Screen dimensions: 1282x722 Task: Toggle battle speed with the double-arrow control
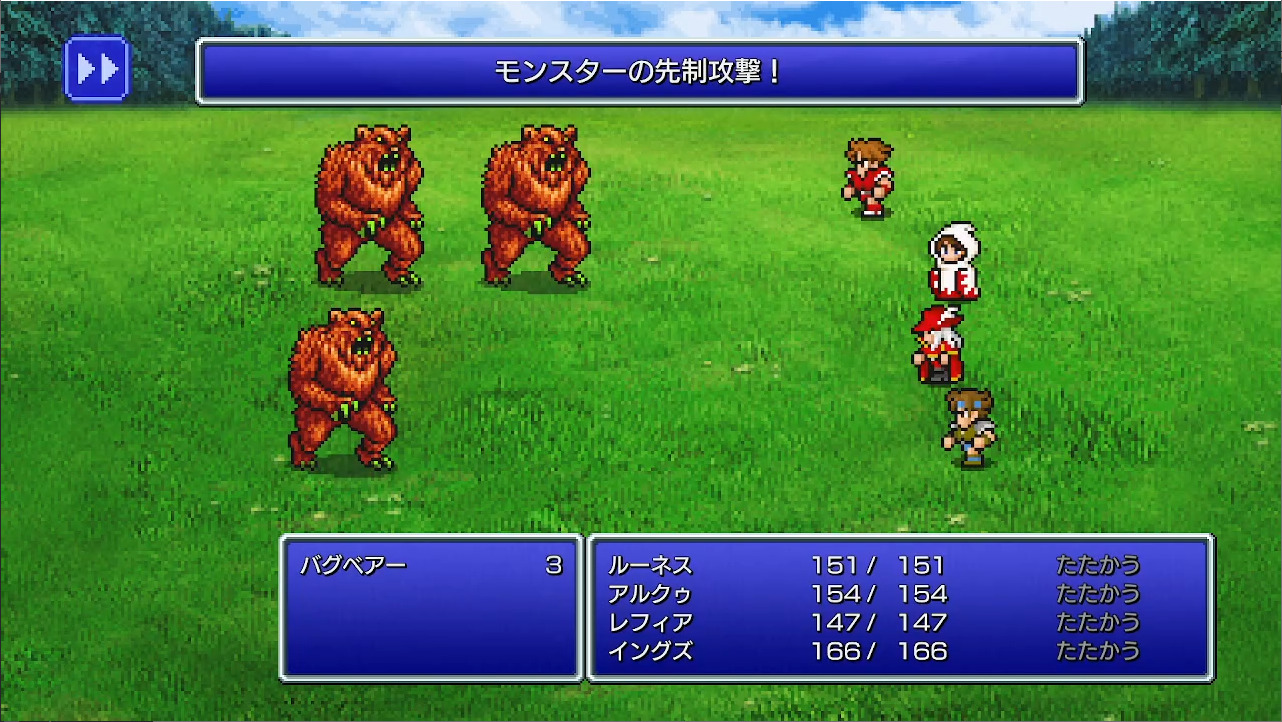[97, 67]
